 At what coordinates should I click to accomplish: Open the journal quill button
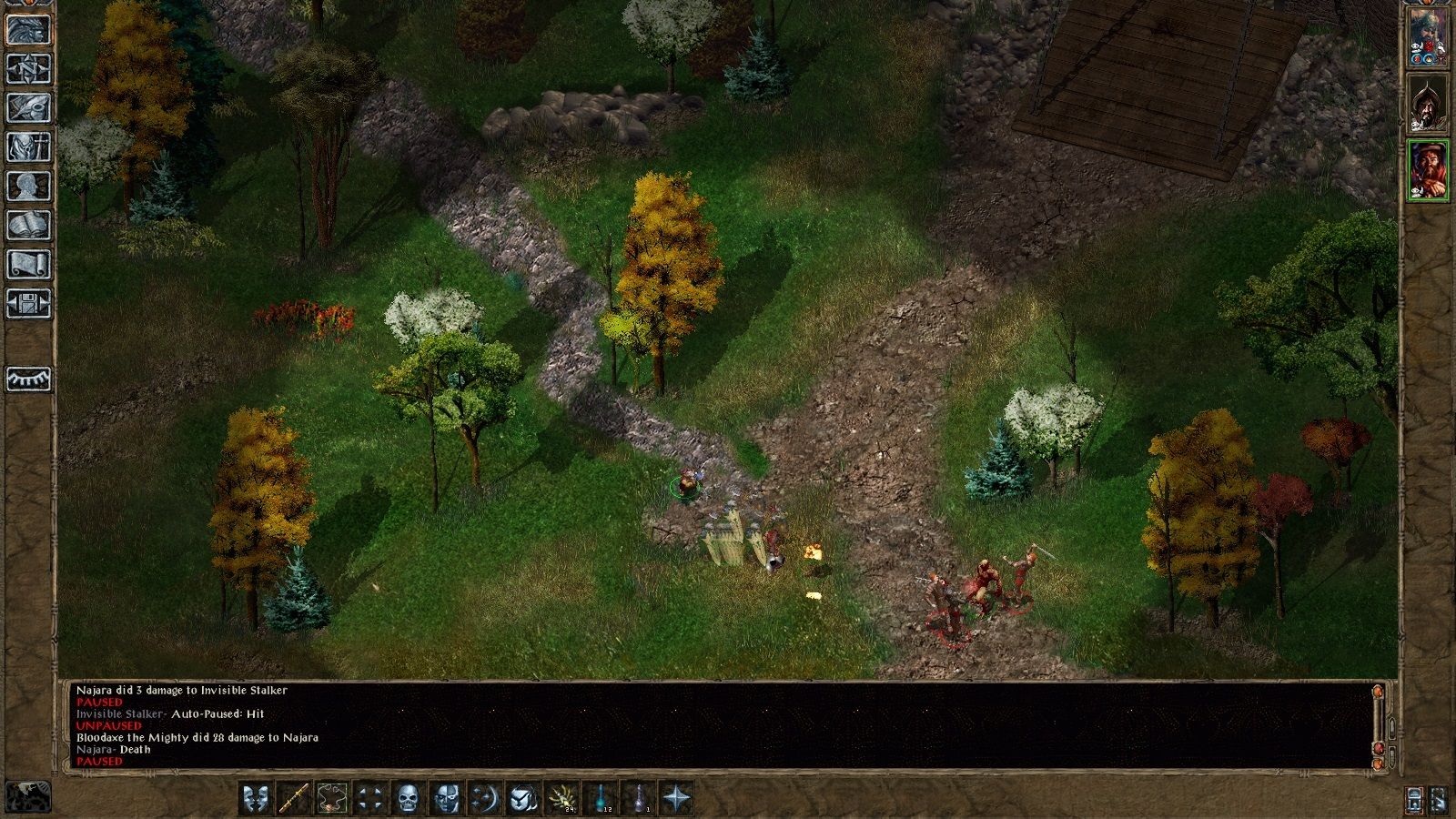click(x=28, y=107)
